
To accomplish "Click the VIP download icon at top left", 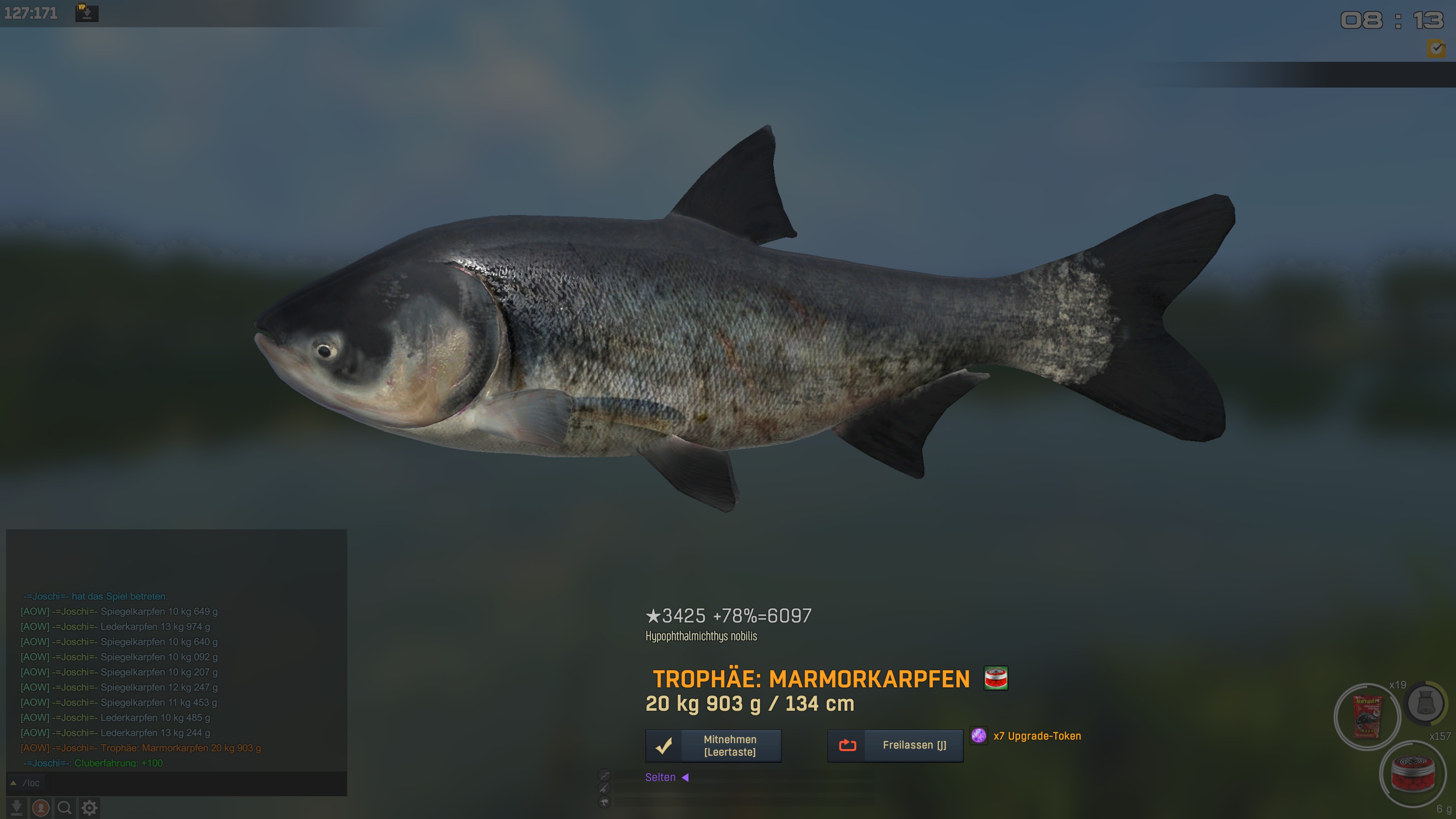I will (86, 13).
